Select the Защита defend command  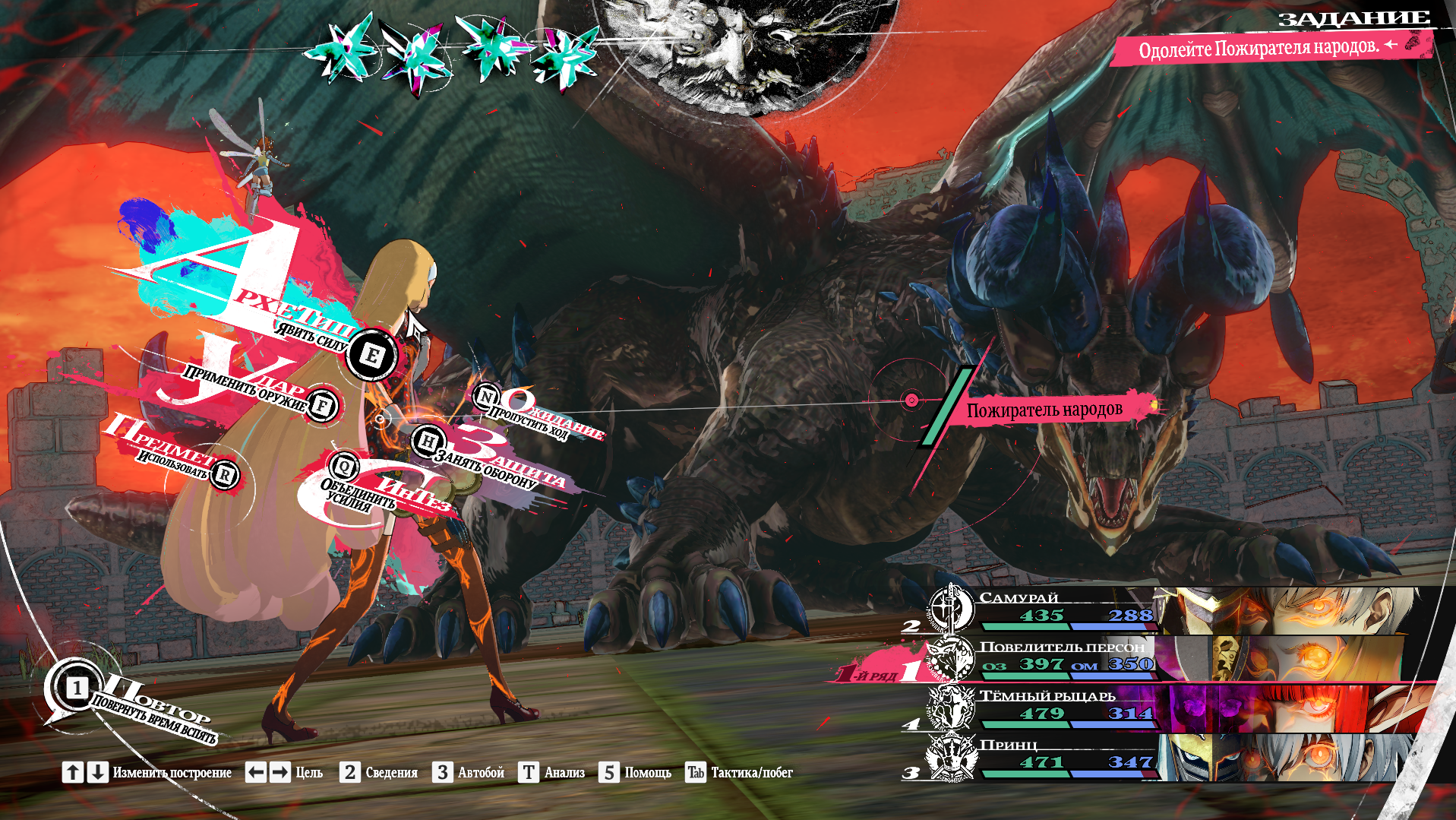coord(428,441)
